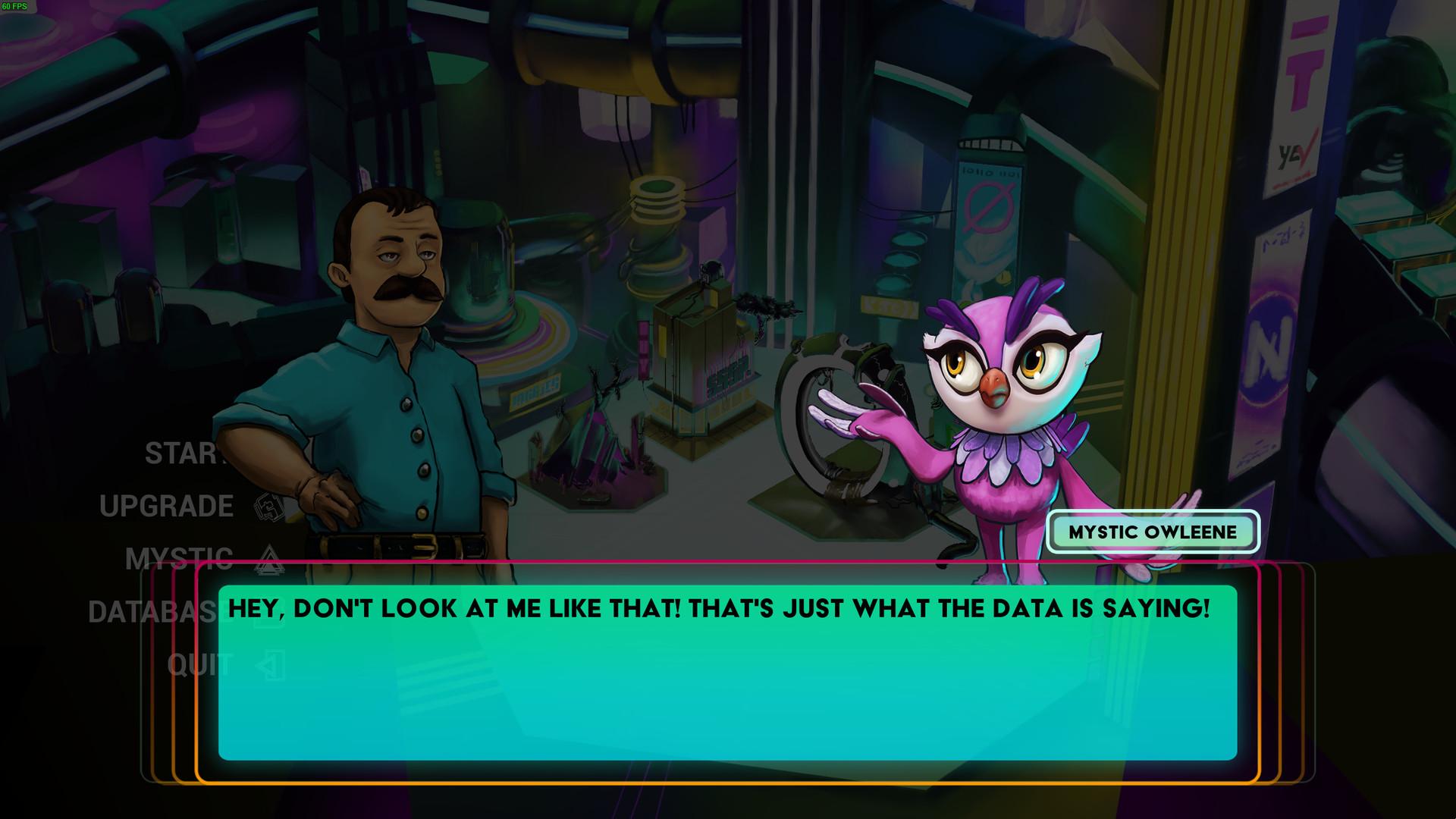Open the Database menu entry
This screenshot has height=819, width=1456.
click(x=152, y=612)
